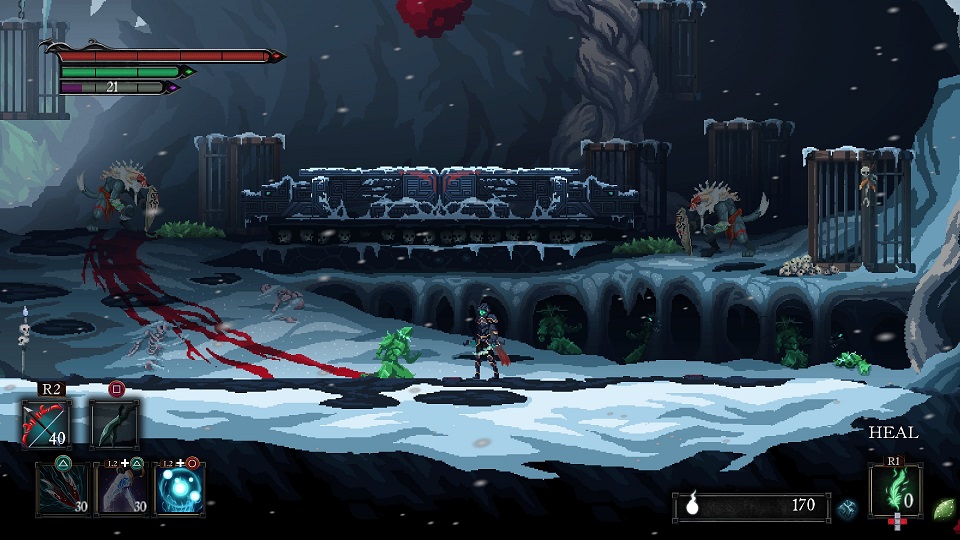Select the green curved dagger slot
Viewport: 960px width, 540px height.
(x=114, y=423)
